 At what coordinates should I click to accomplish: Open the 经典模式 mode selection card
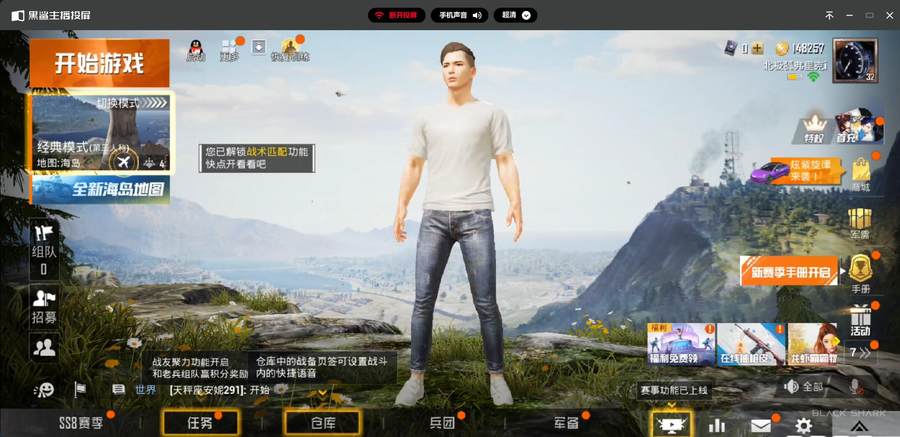pyautogui.click(x=99, y=133)
